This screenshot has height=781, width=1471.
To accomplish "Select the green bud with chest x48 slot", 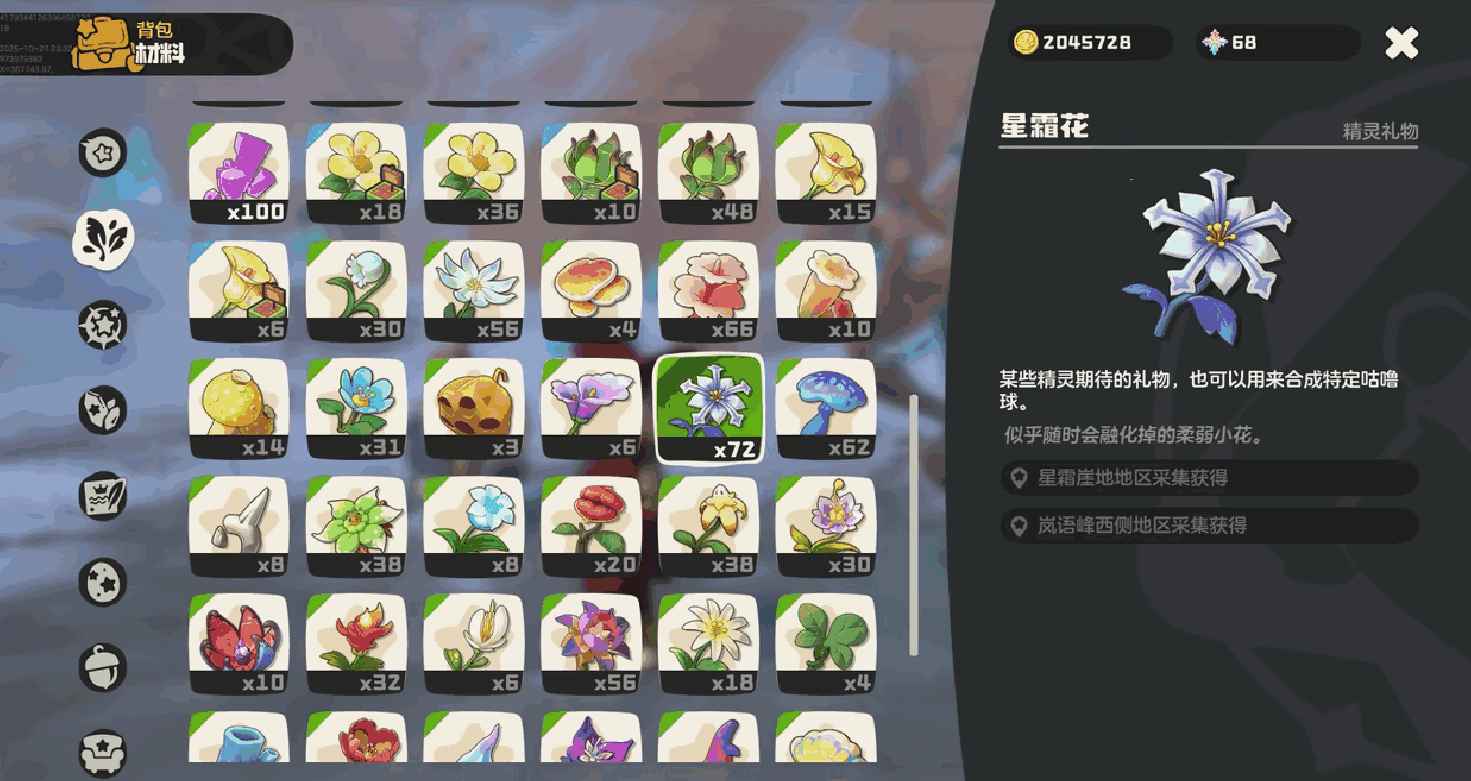I will click(x=708, y=173).
